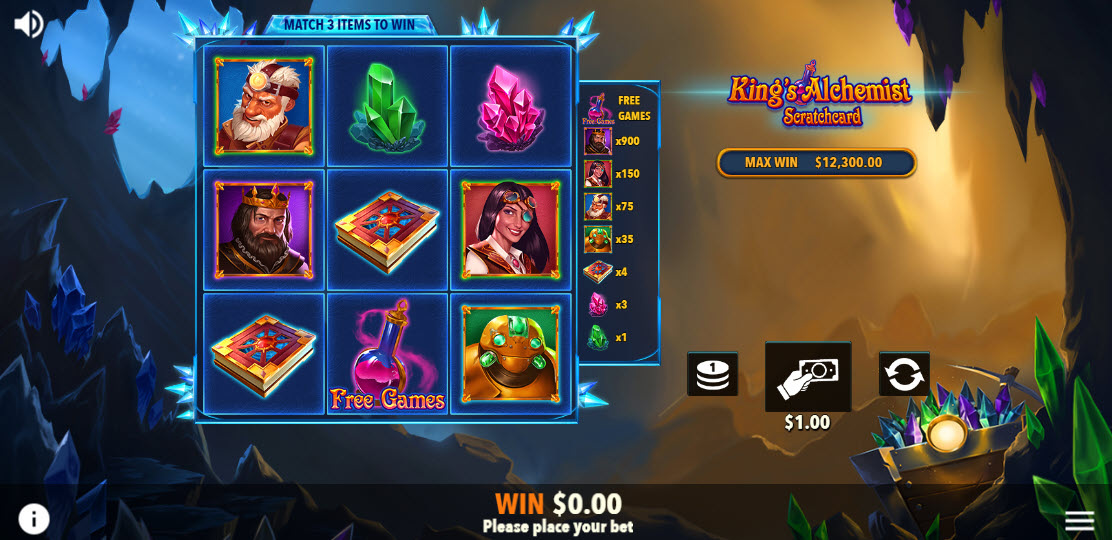
Task: Select the old alchemist tile
Action: click(264, 106)
